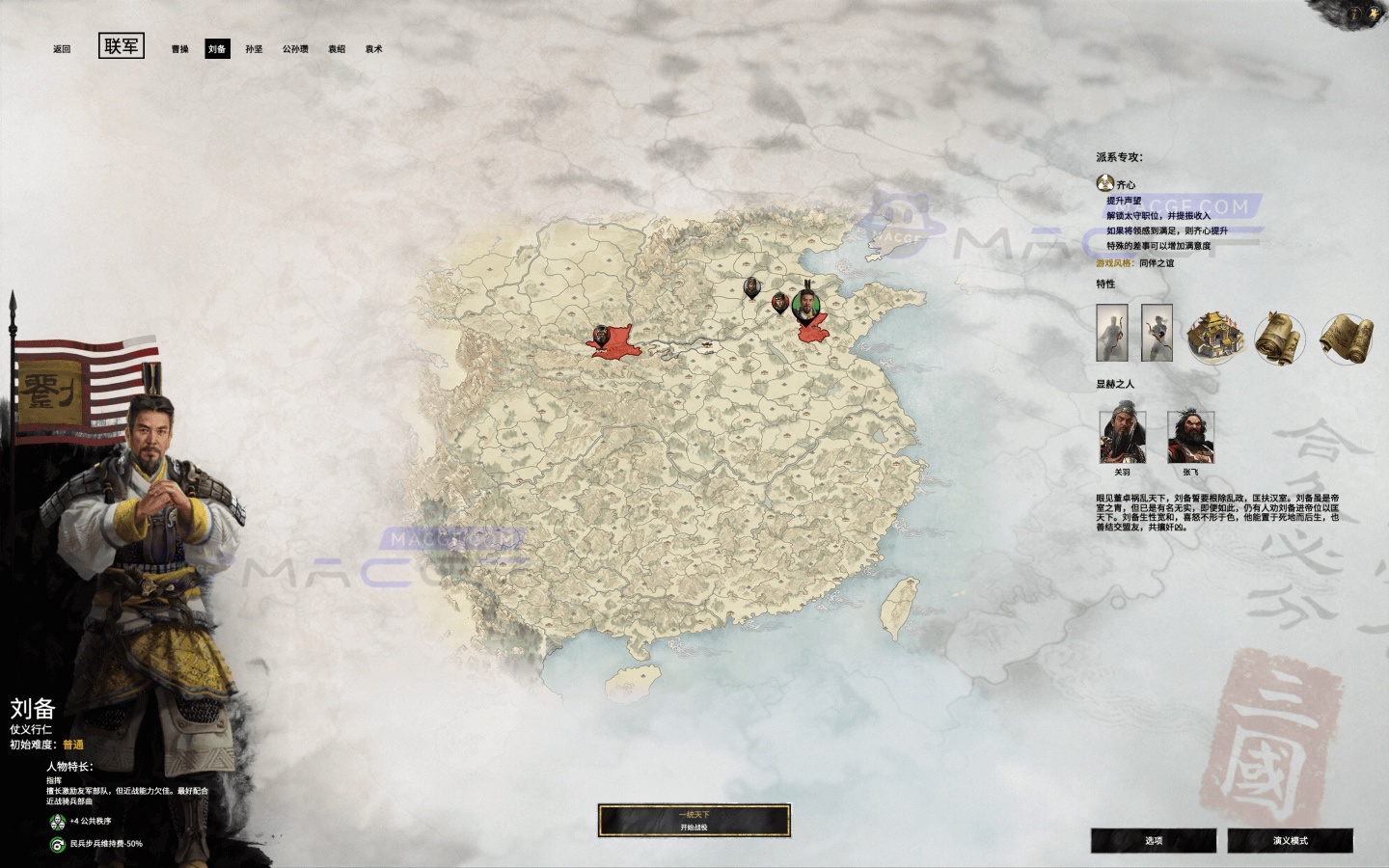Screen dimensions: 1389x868
Task: Click the rolled scroll trait icon
Action: tap(1278, 338)
